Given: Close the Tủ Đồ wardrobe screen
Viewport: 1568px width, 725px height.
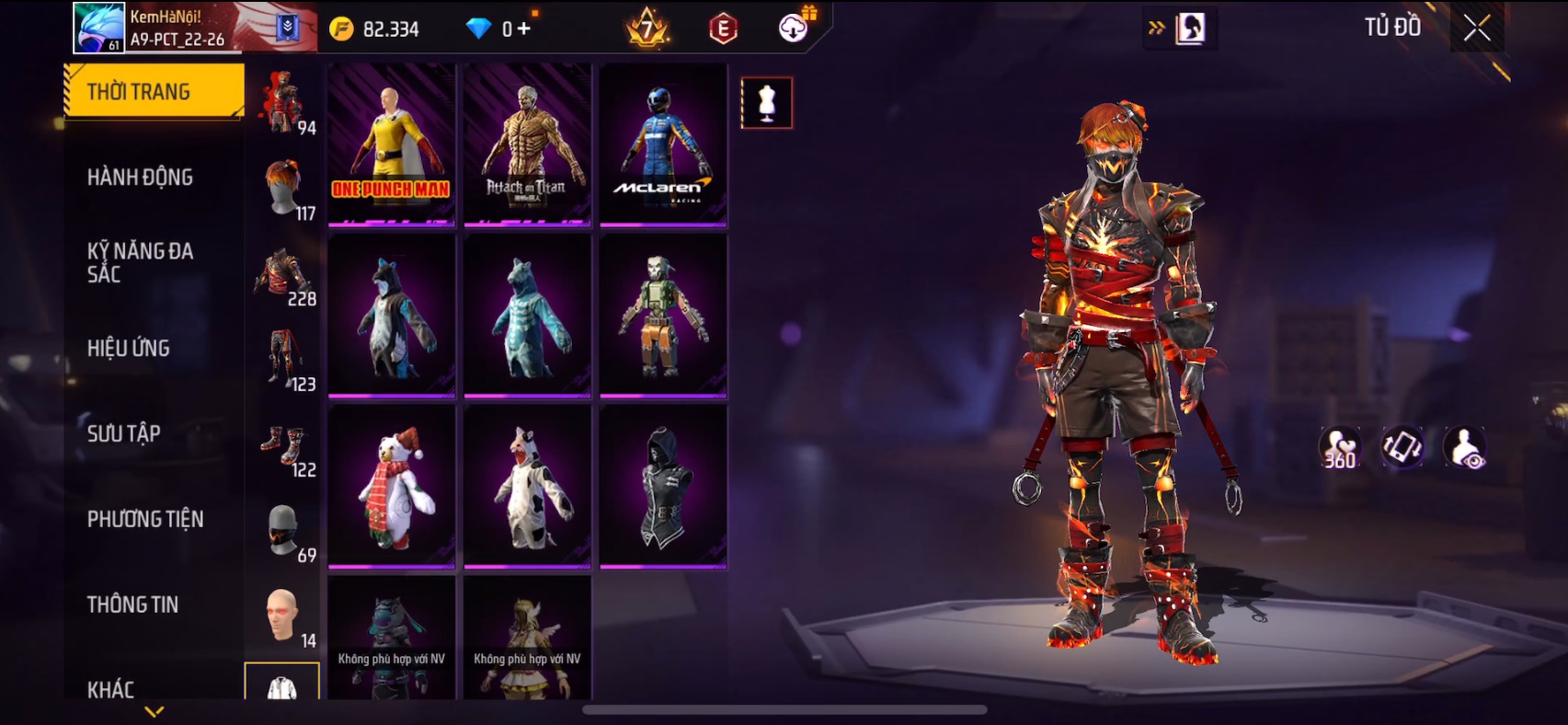Looking at the screenshot, I should (x=1477, y=29).
